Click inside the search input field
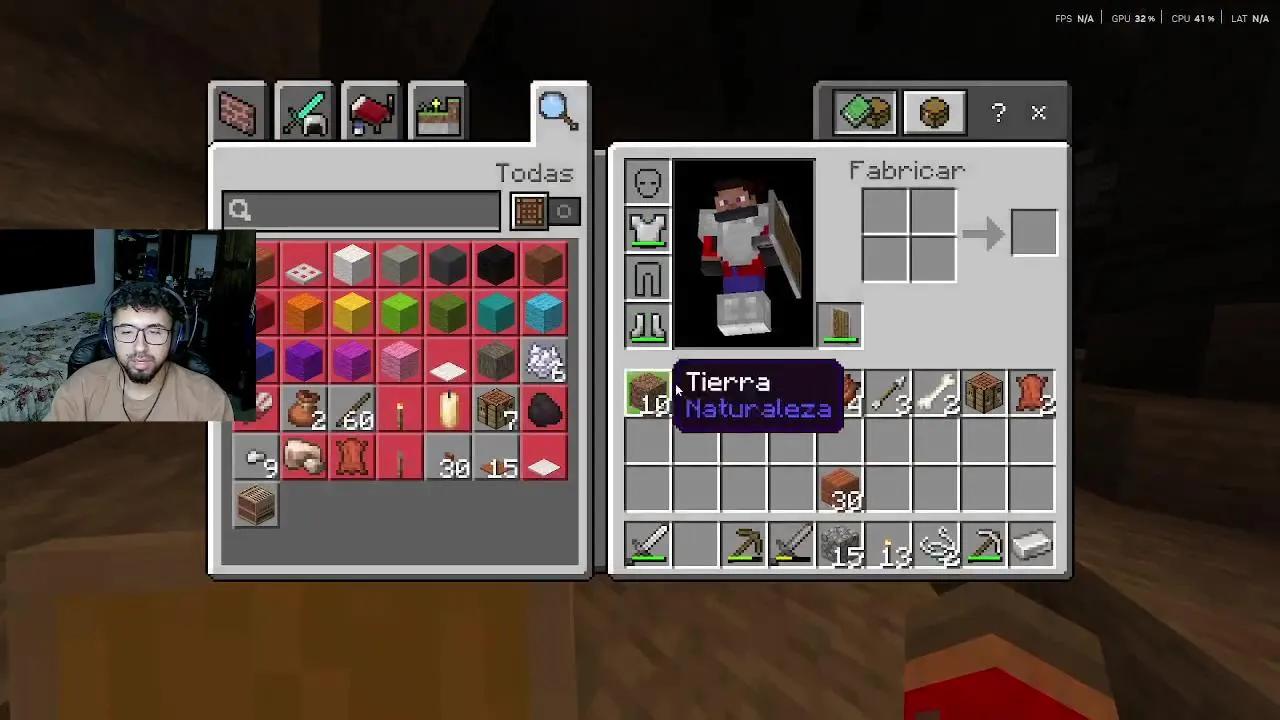The width and height of the screenshot is (1280, 720). [x=360, y=210]
